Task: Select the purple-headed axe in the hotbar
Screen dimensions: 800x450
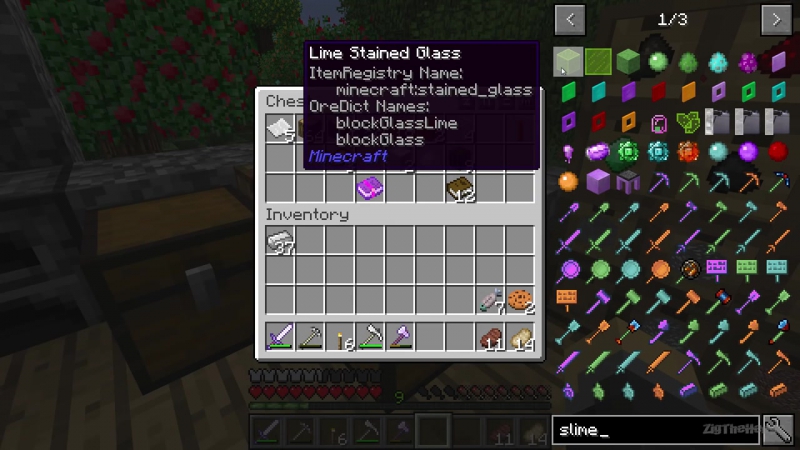Action: (400, 337)
